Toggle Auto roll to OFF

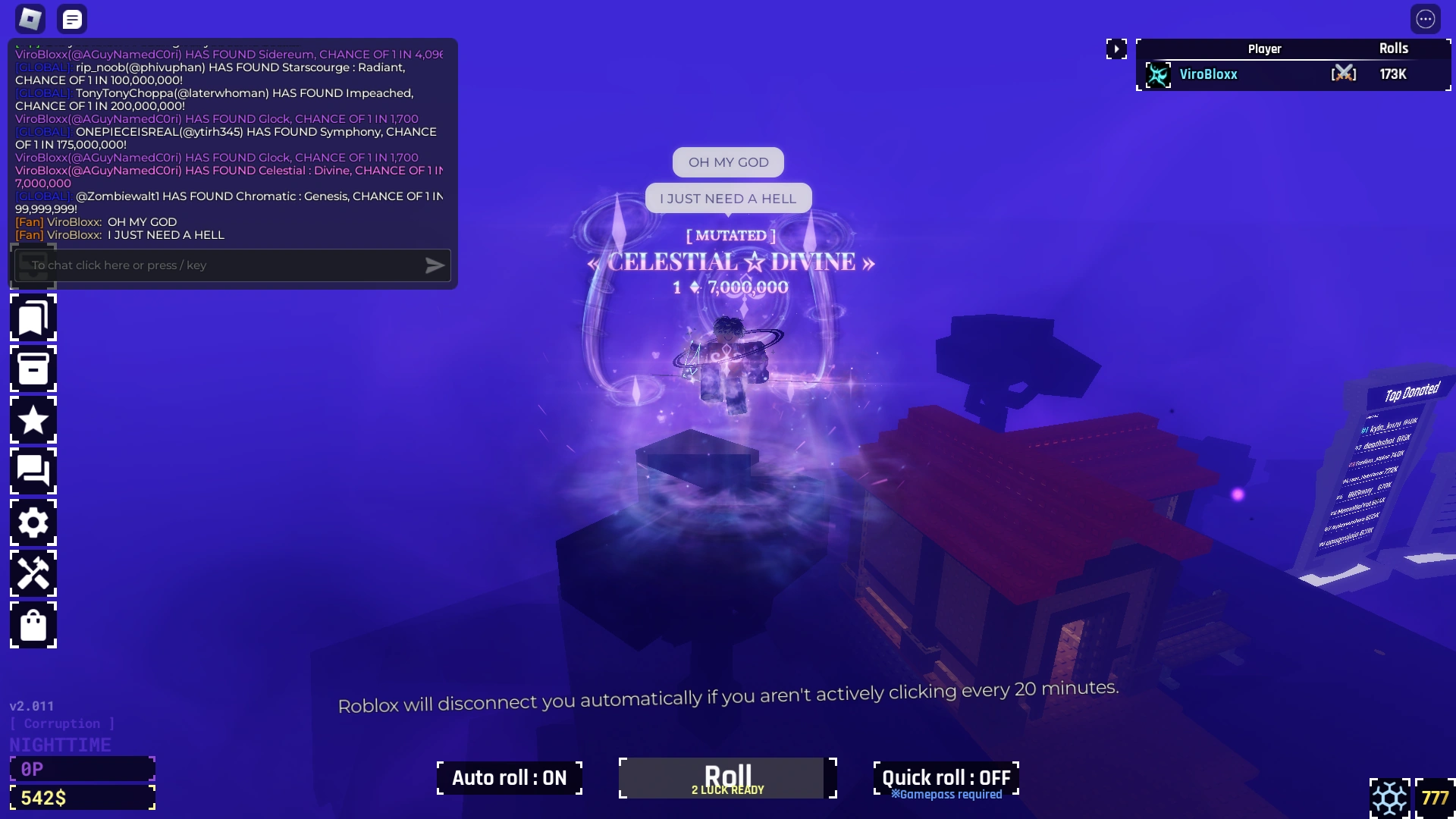point(509,777)
